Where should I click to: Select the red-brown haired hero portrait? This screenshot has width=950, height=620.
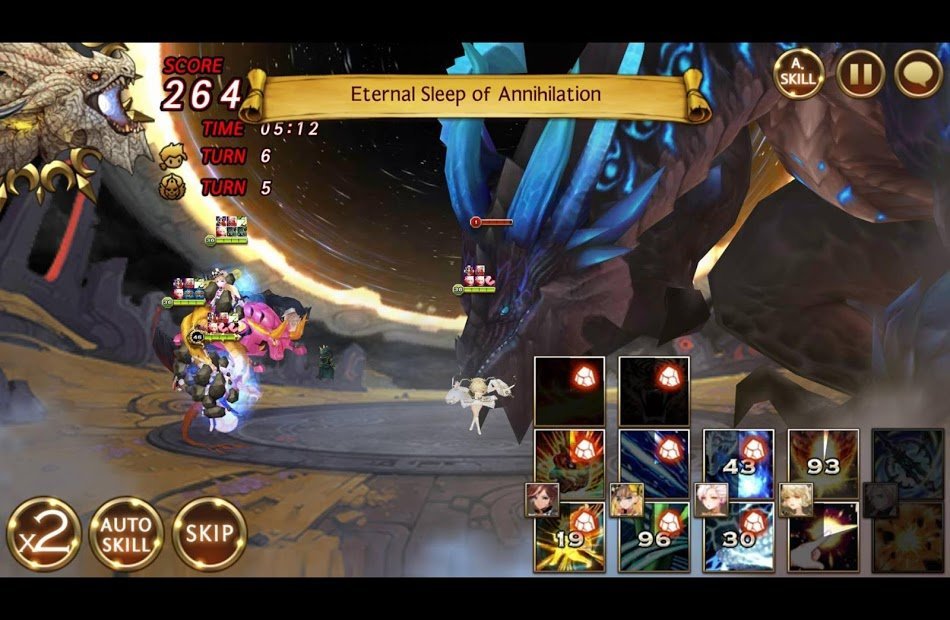coord(543,499)
